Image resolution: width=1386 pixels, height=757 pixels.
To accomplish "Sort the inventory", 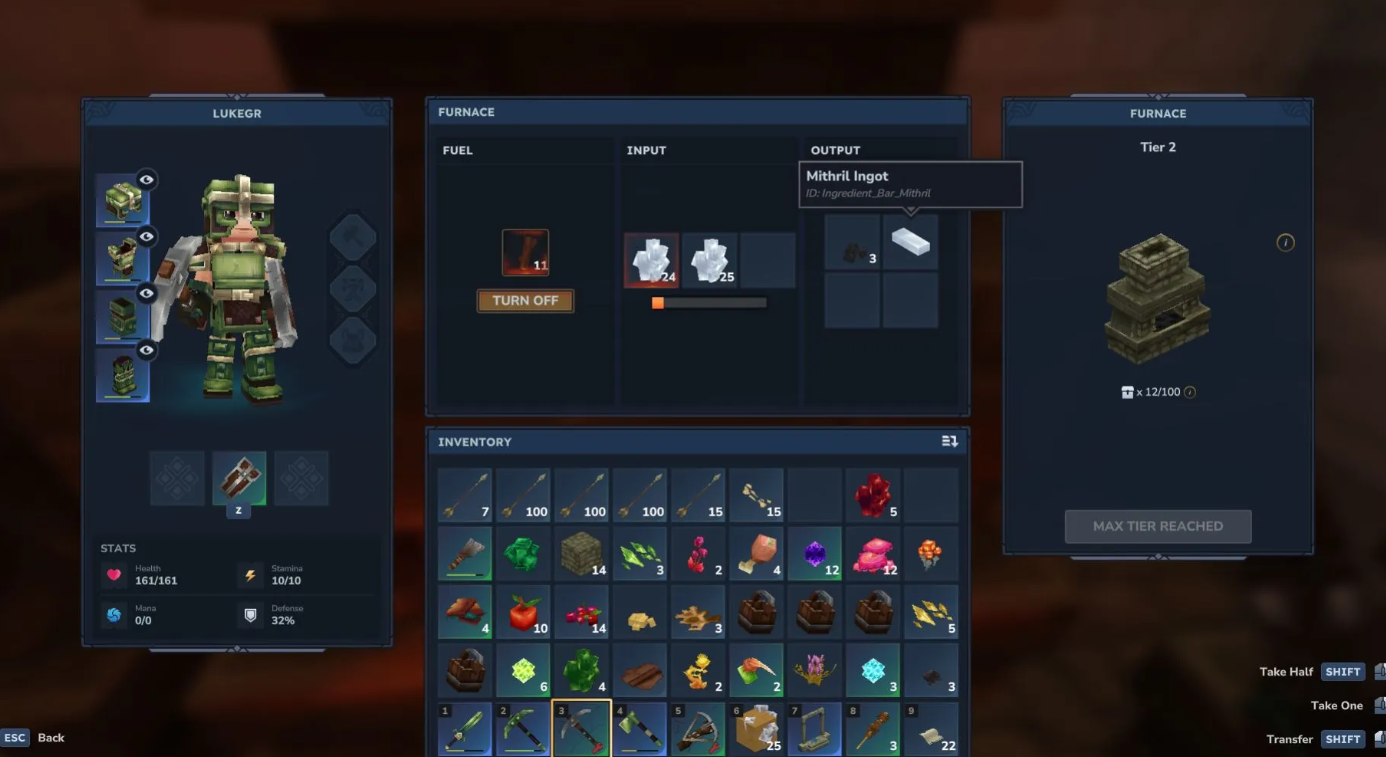I will (x=949, y=441).
